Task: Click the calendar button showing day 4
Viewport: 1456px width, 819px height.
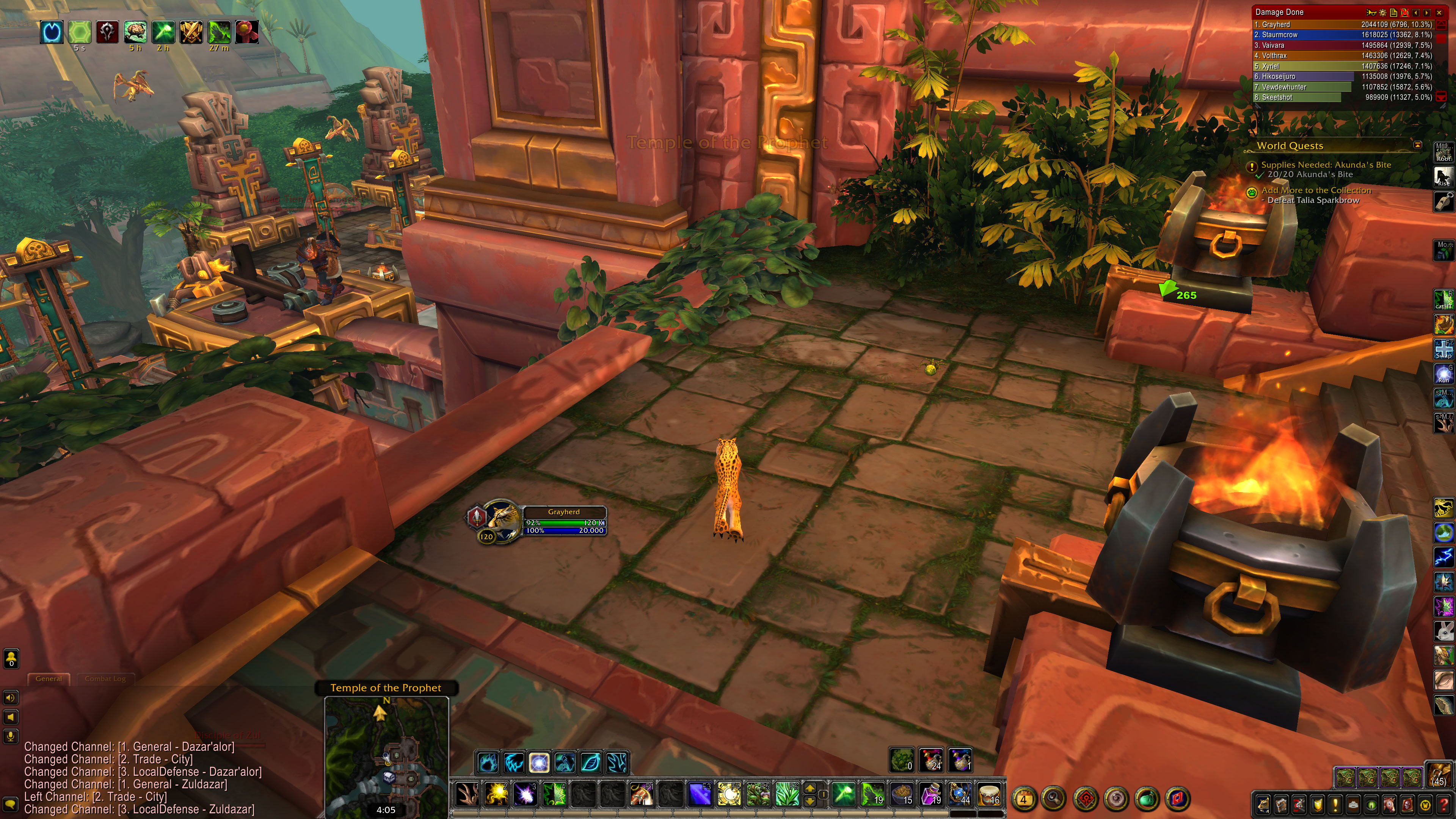Action: point(1023,799)
